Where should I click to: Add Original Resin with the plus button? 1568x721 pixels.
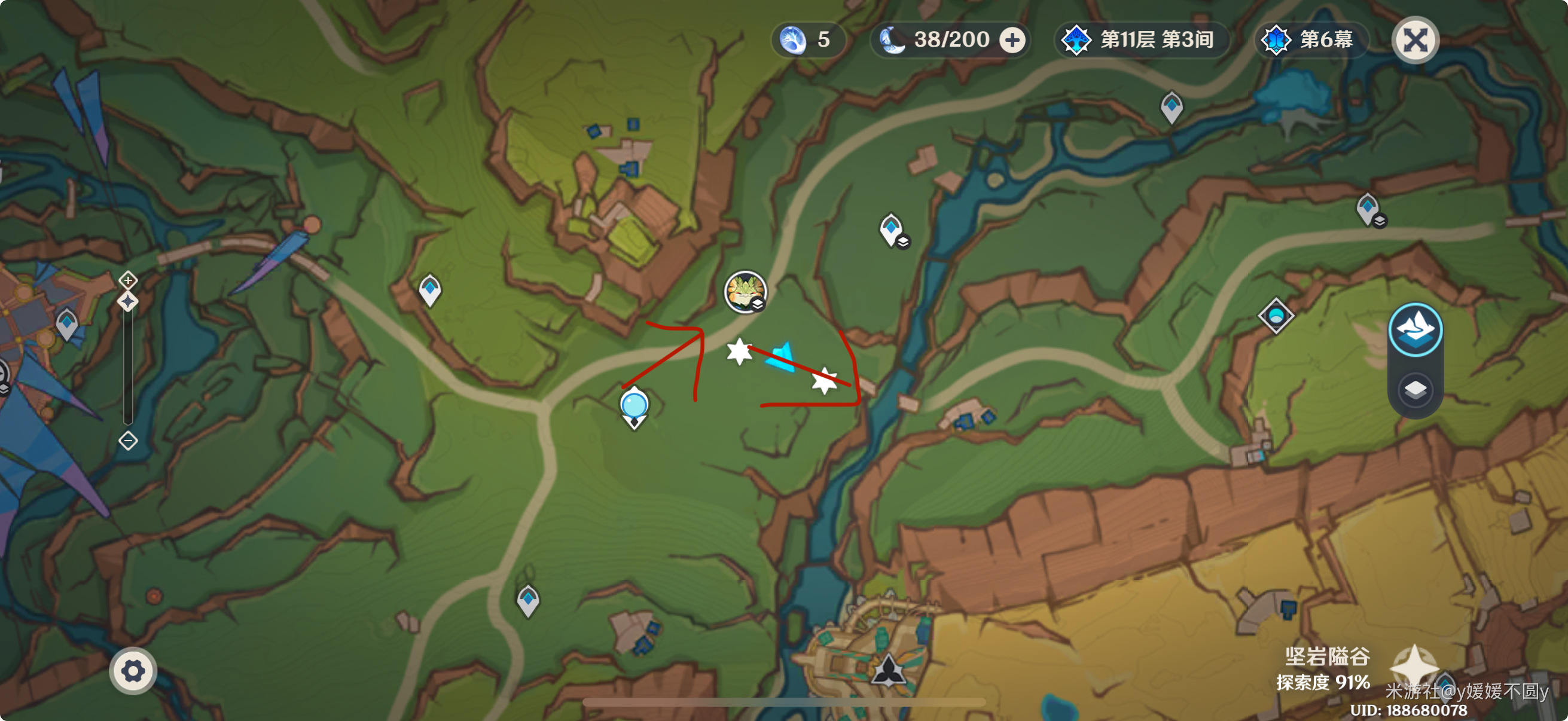1012,40
